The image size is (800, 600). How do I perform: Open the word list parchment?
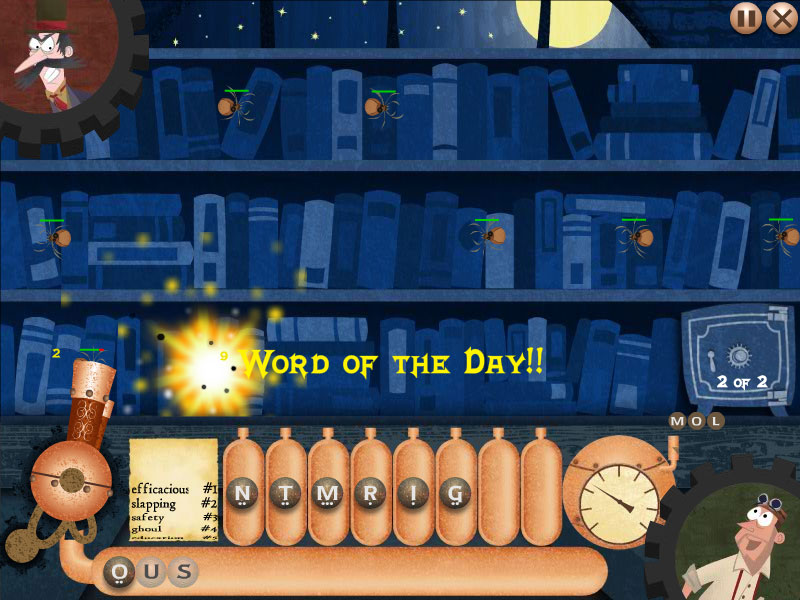tap(173, 490)
